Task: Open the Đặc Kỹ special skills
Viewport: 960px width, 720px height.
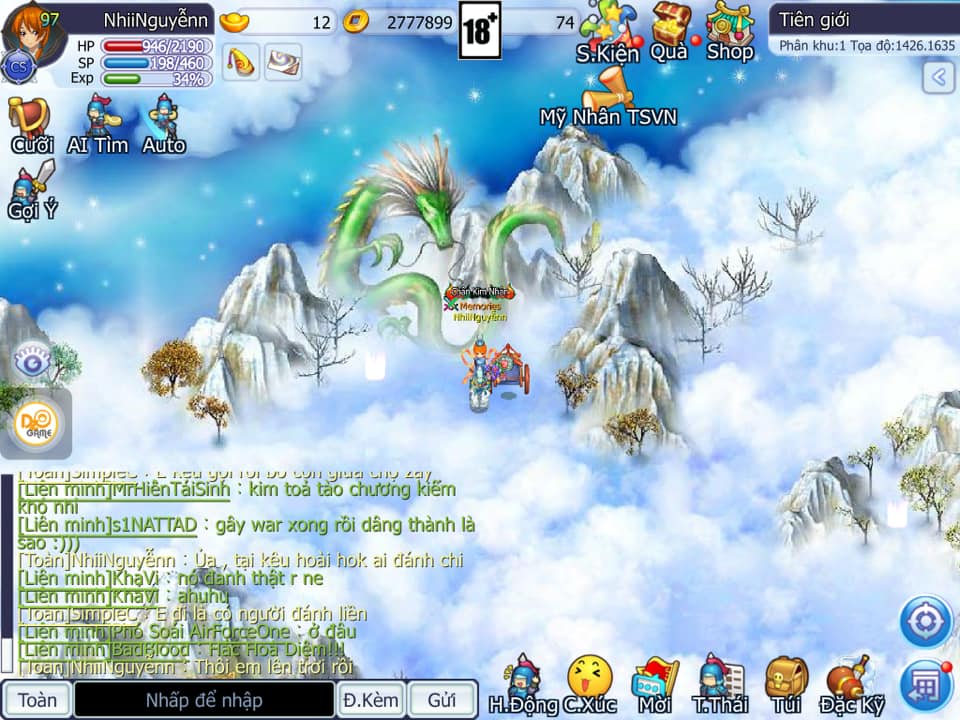Action: click(852, 685)
